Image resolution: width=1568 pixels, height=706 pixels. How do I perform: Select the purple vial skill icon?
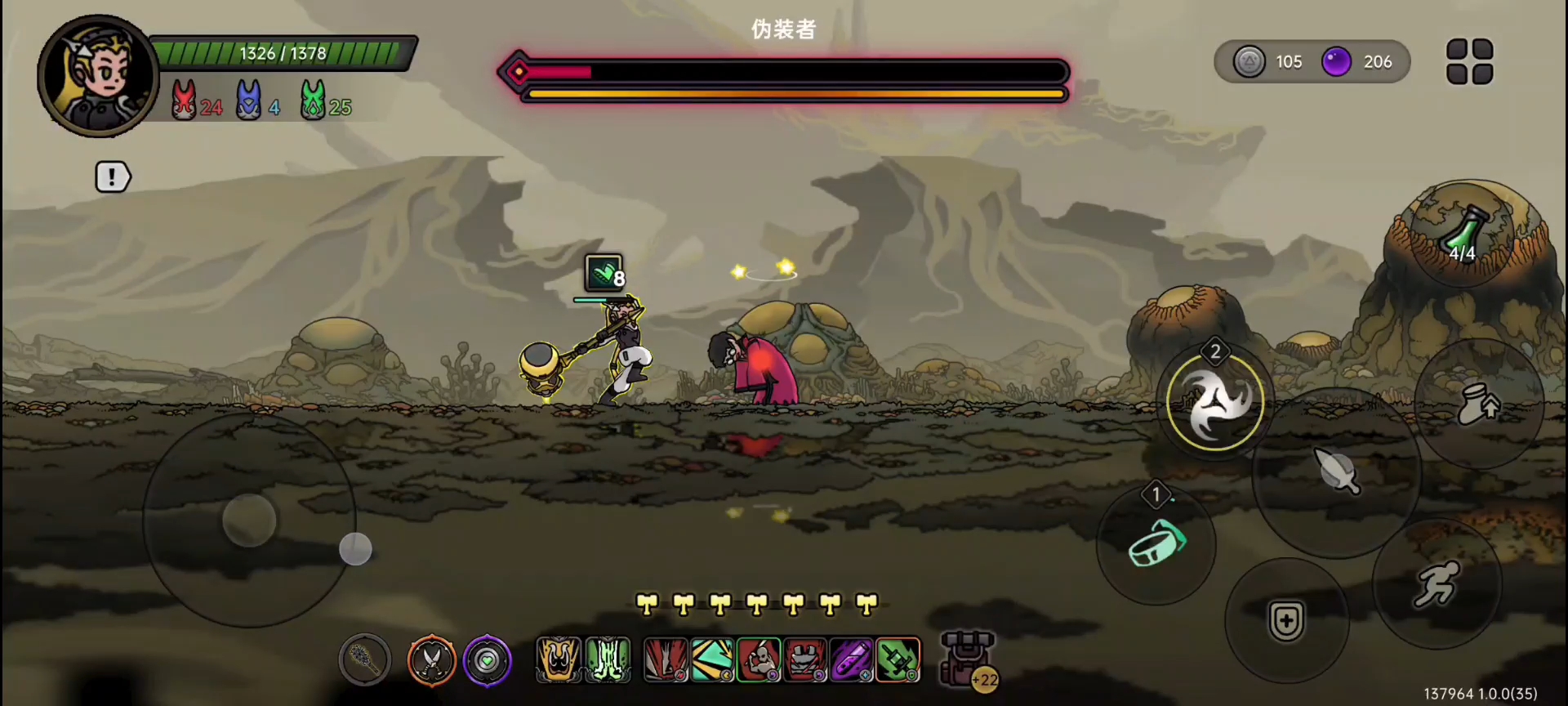tap(851, 659)
